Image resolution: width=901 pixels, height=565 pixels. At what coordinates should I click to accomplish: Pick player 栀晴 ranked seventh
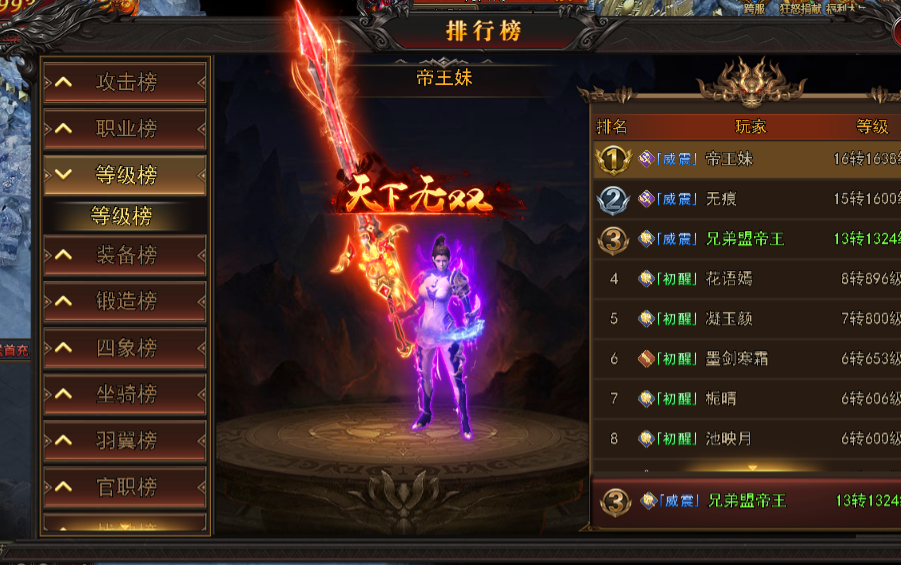[x=745, y=399]
